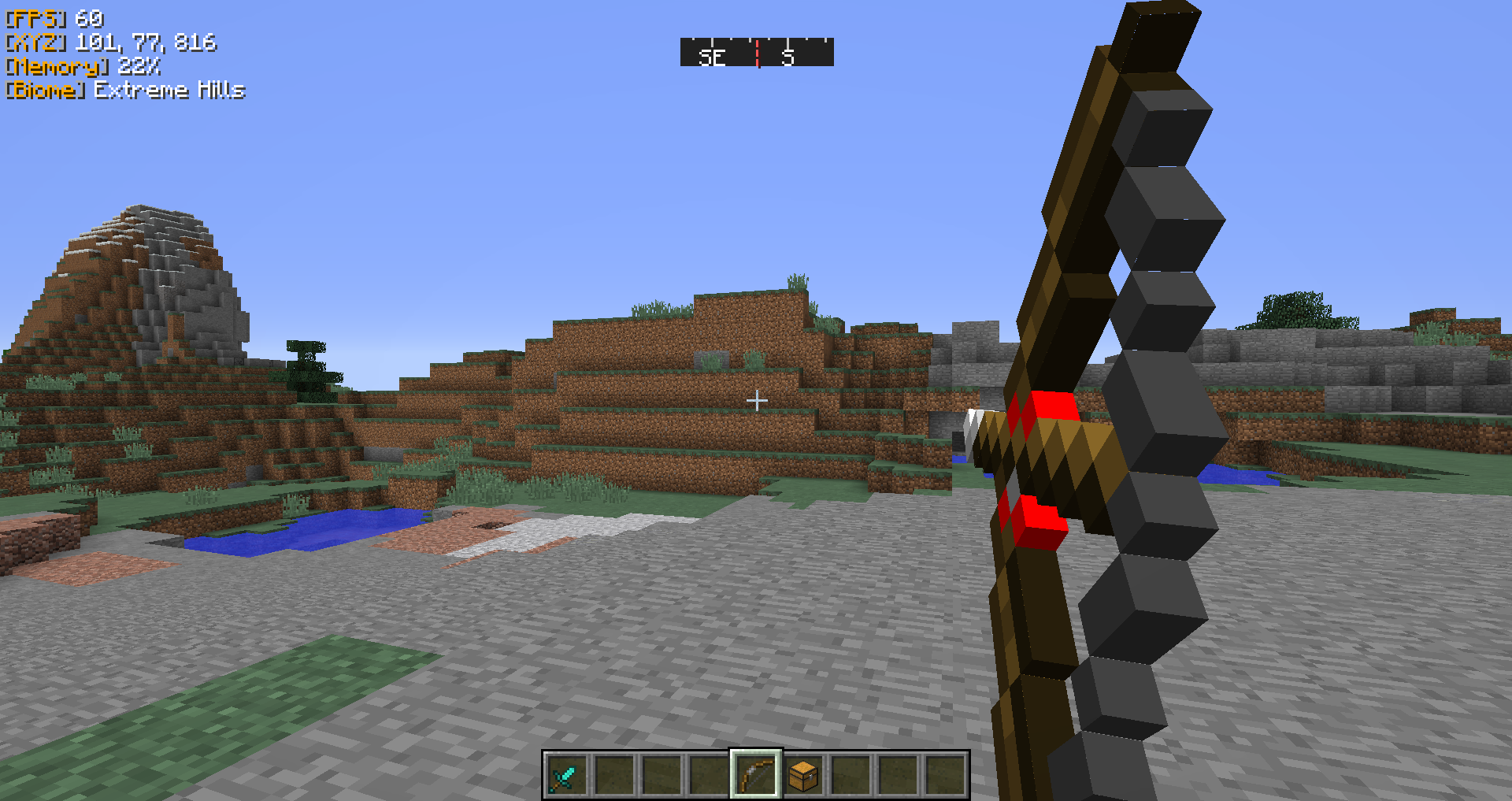Viewport: 1512px width, 801px height.
Task: Expand the Extreme Hills biome label
Action: point(169,91)
